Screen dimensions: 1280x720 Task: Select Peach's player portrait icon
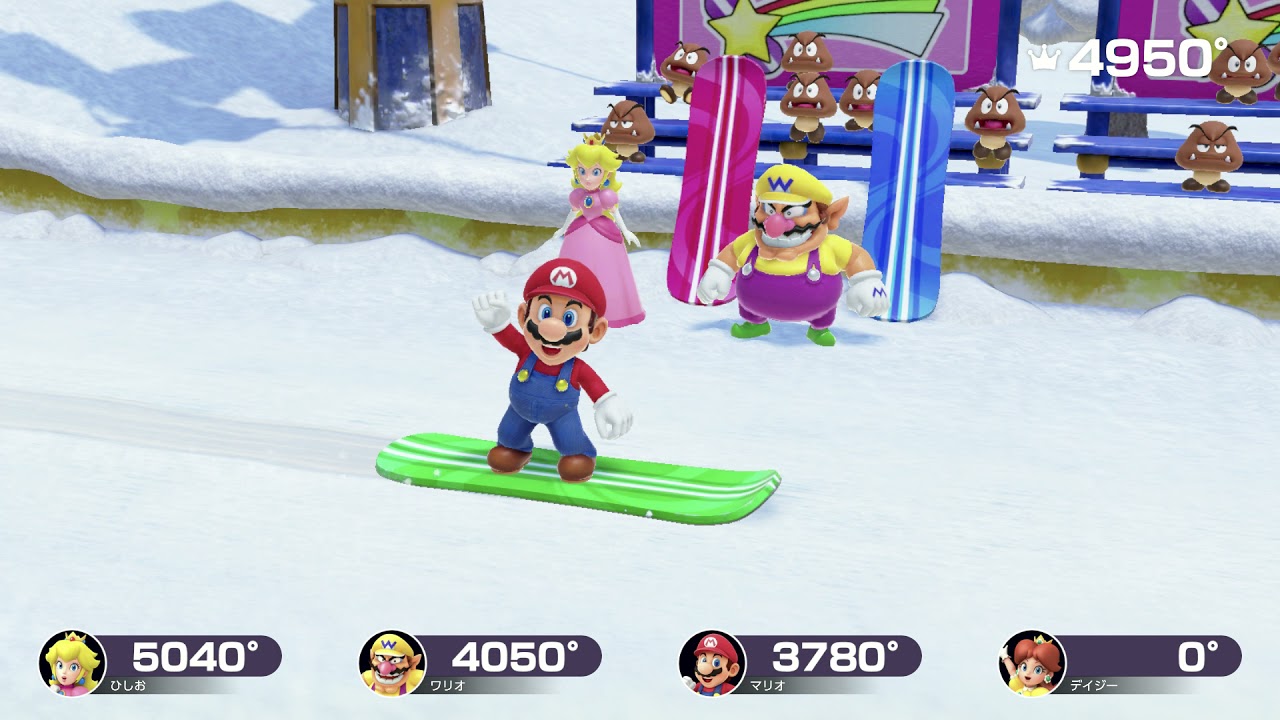72,663
